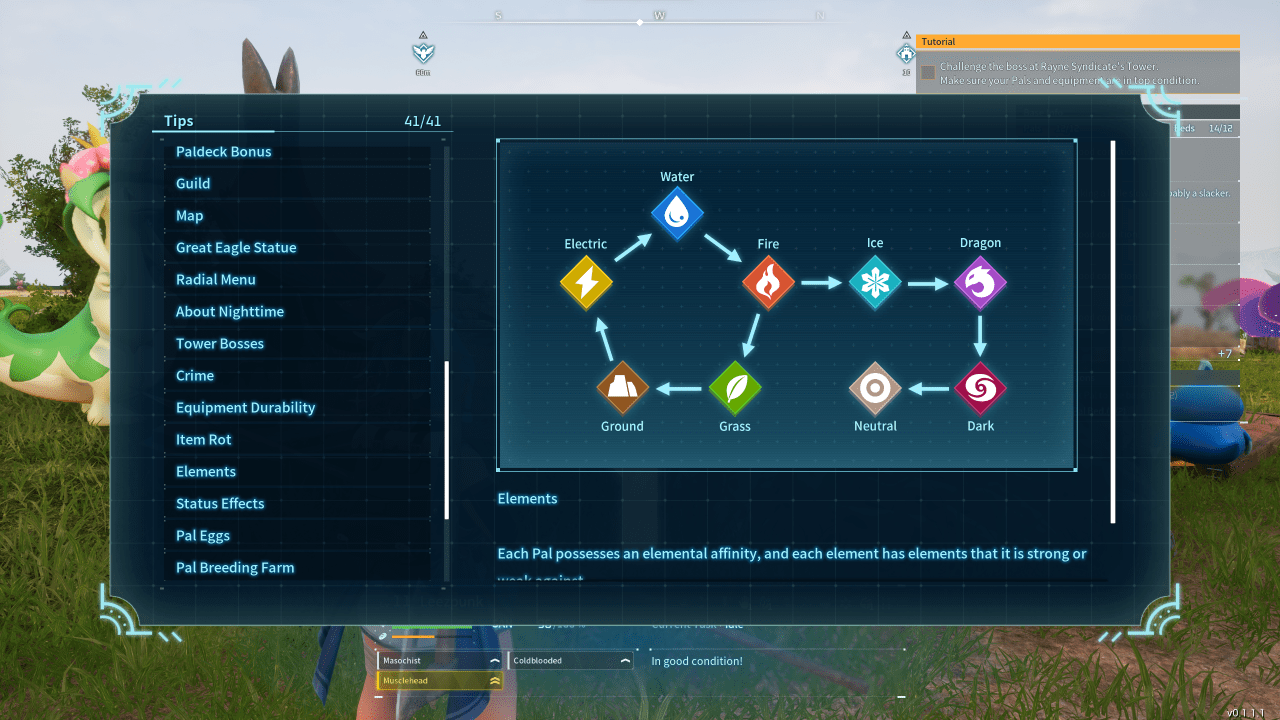Select the Water element icon
1280x720 pixels.
click(677, 212)
